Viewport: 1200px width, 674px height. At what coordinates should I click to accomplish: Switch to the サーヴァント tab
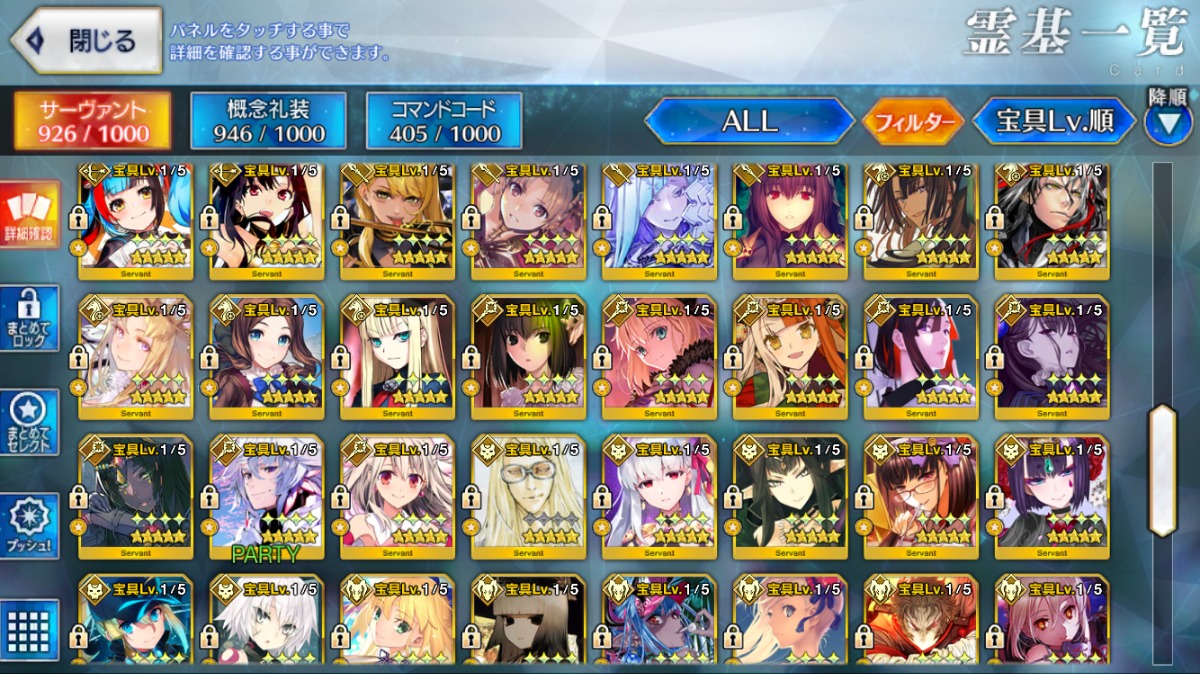[92, 121]
